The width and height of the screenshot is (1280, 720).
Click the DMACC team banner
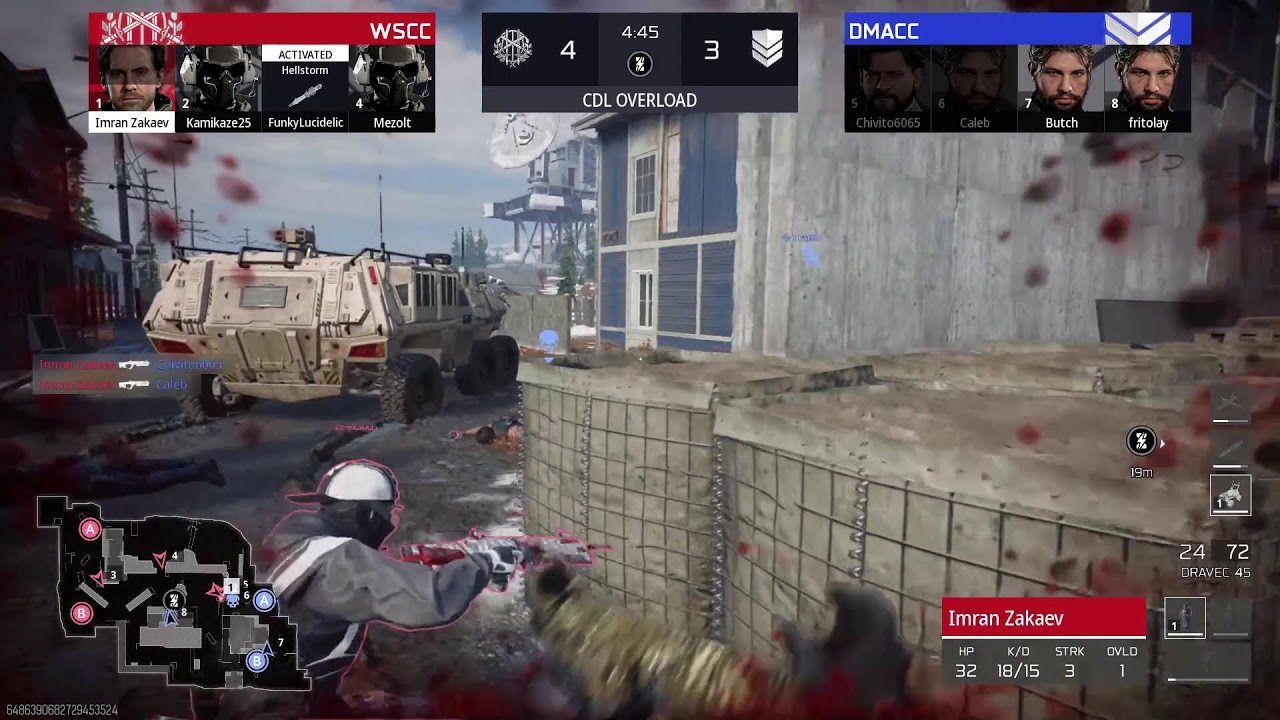(x=1017, y=29)
